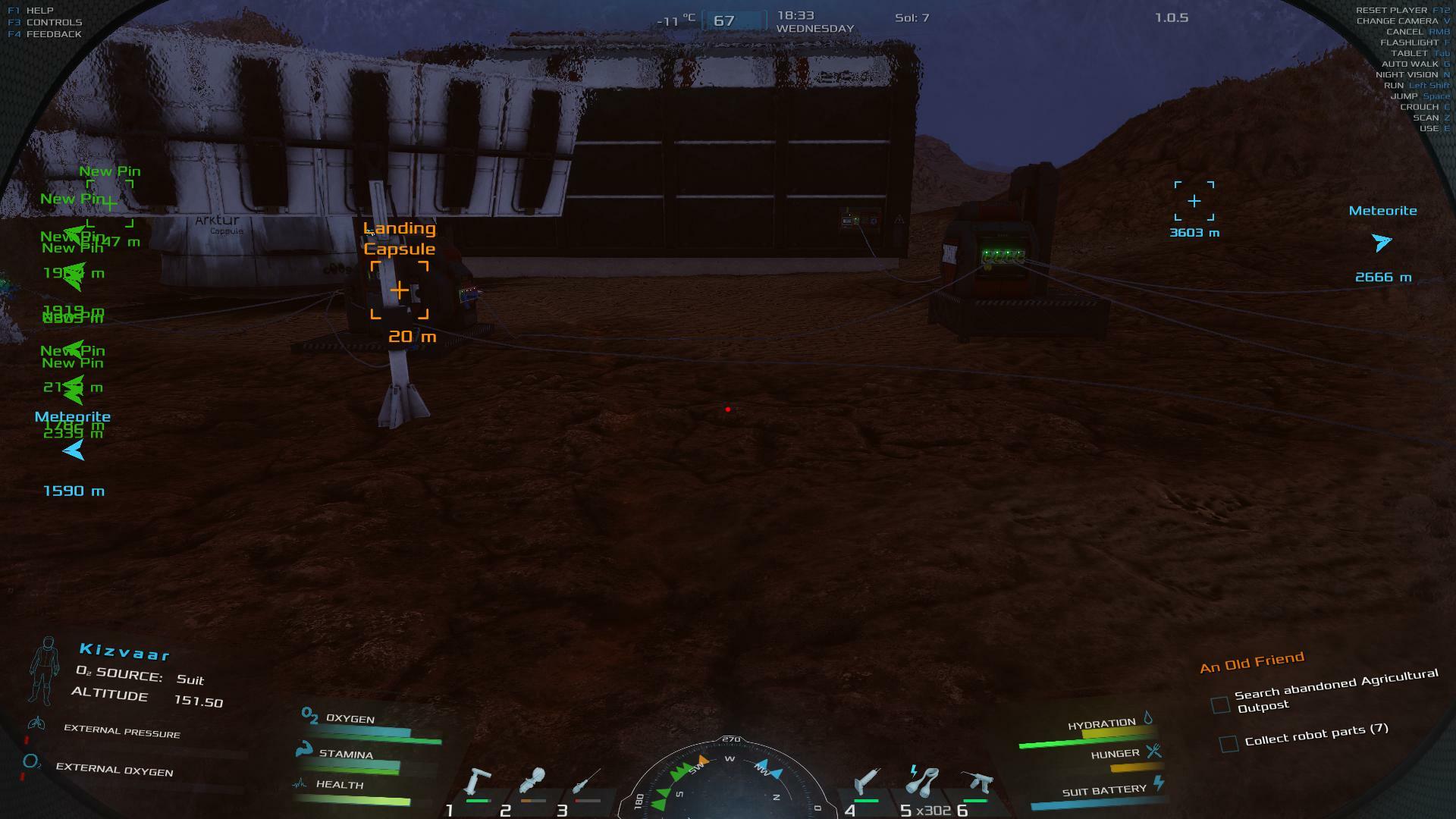
Task: Equip the flashlight-shaped tool in slot 2
Action: pyautogui.click(x=532, y=782)
